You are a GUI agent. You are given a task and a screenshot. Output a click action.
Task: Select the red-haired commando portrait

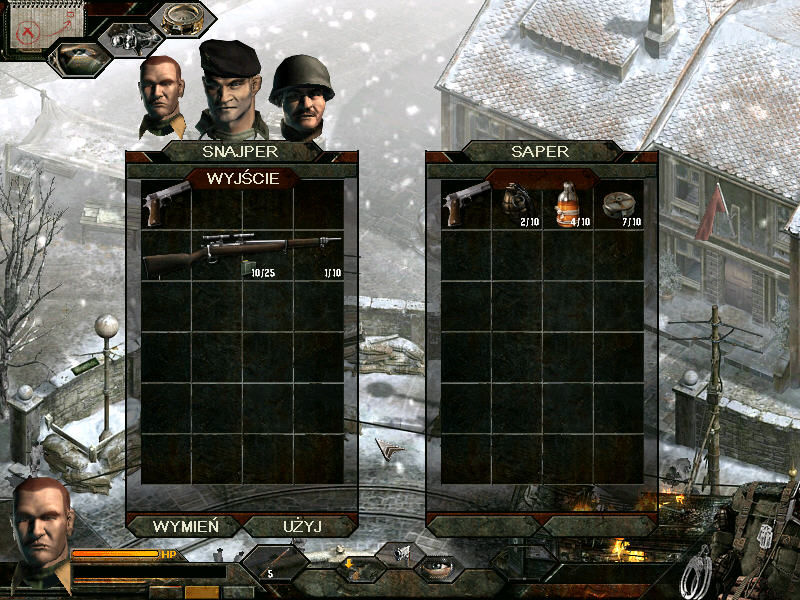tap(161, 95)
